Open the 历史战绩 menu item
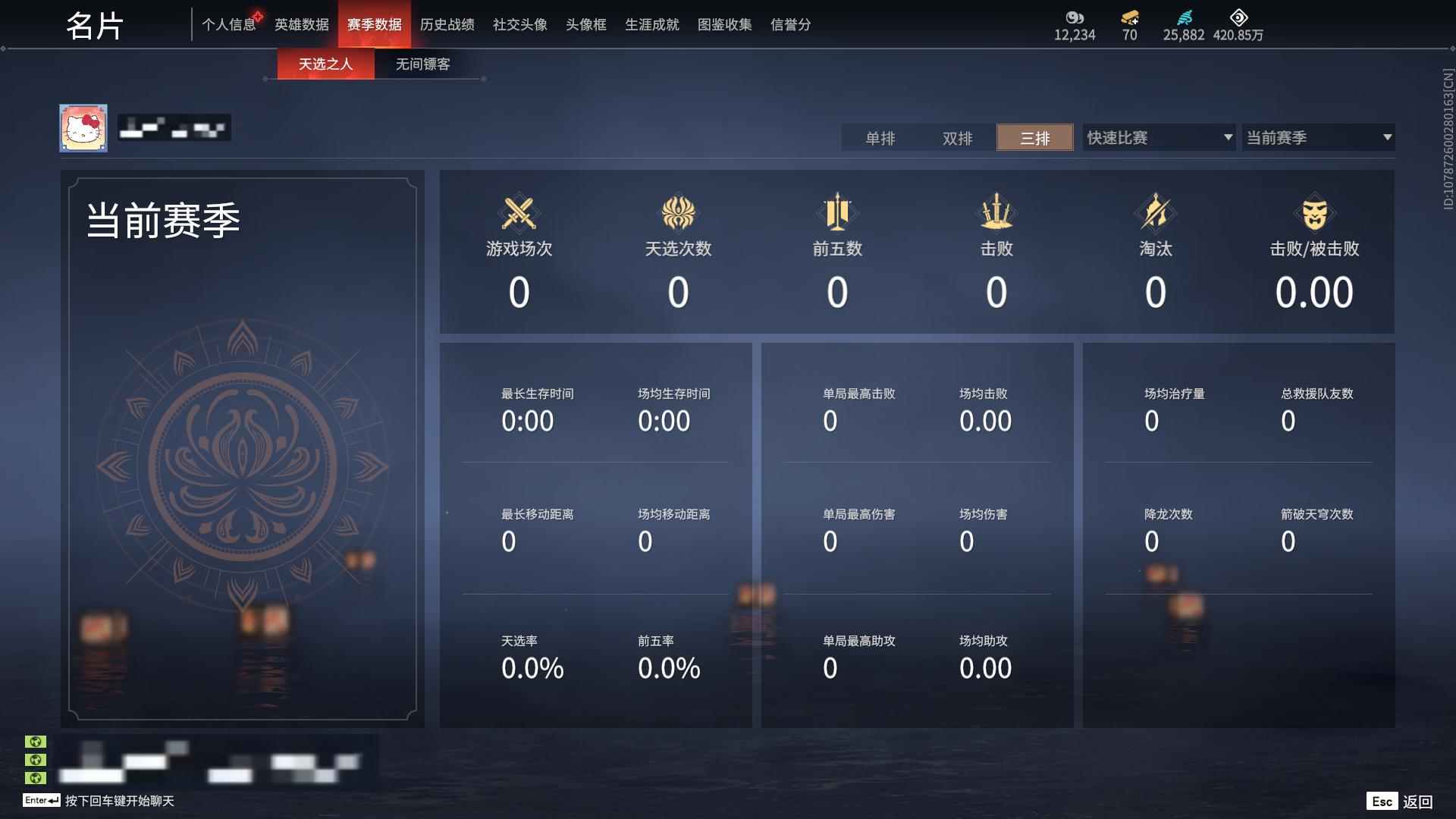1456x819 pixels. 447,24
